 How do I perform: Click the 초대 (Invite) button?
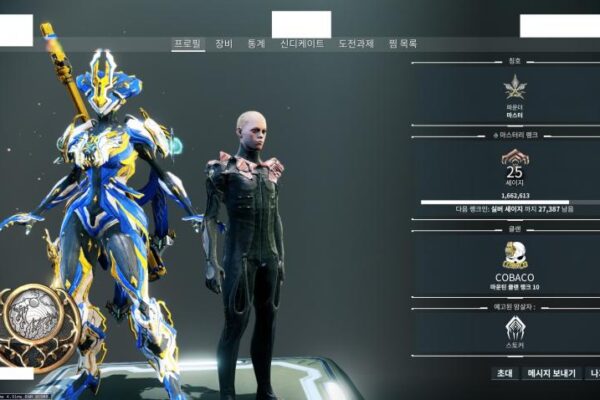pos(504,373)
